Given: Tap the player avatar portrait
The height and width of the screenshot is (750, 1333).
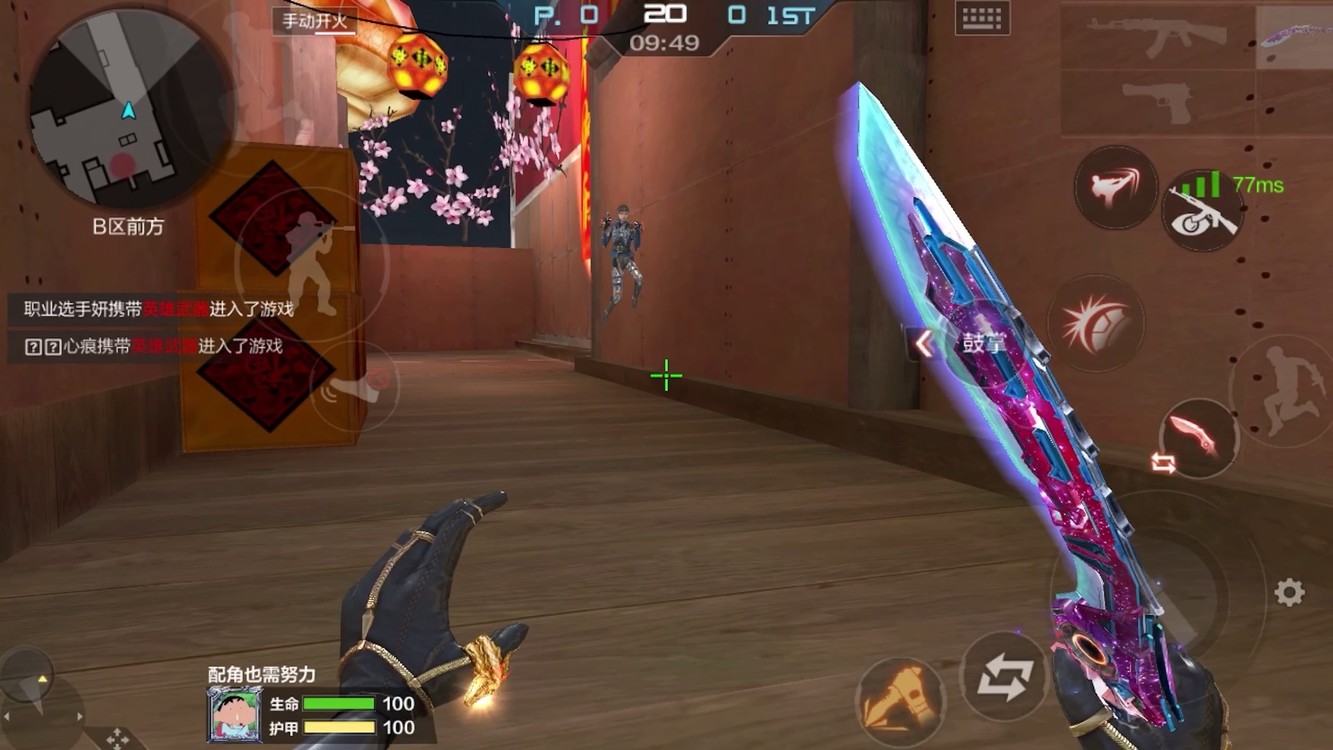Looking at the screenshot, I should click(234, 714).
